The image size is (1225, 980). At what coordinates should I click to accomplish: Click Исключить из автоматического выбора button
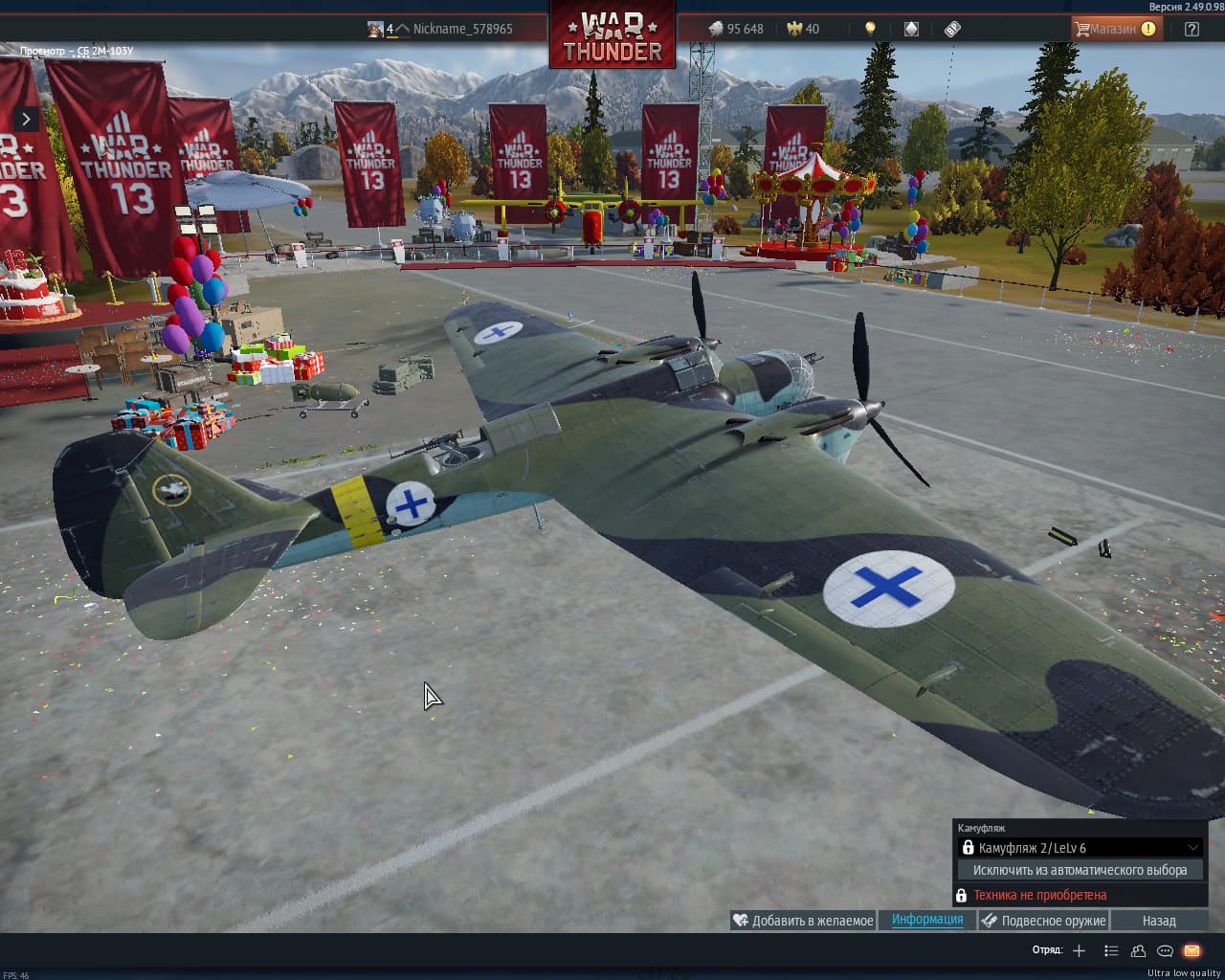[x=1080, y=870]
